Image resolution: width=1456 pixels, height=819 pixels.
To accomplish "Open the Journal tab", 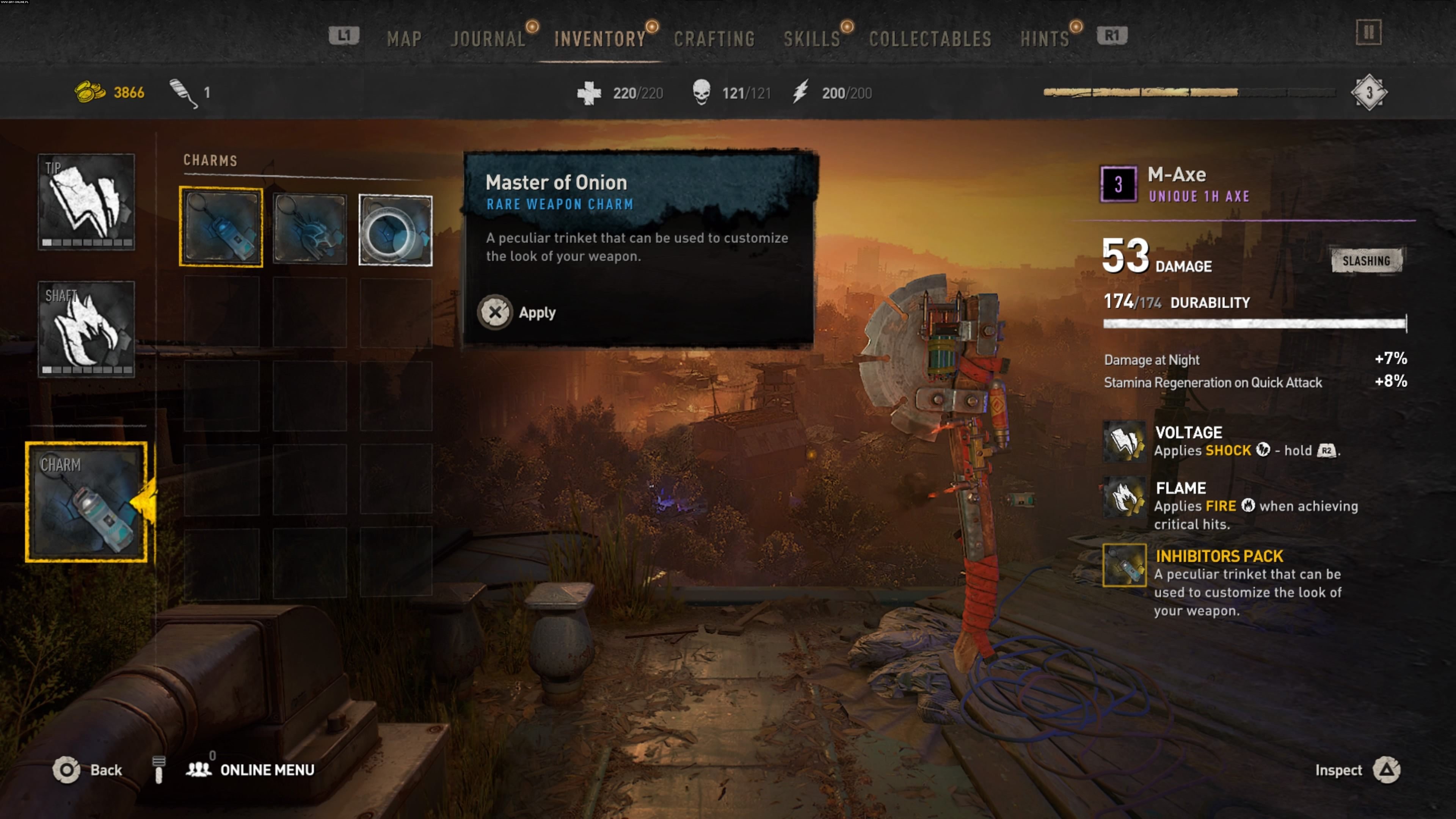I will (488, 38).
